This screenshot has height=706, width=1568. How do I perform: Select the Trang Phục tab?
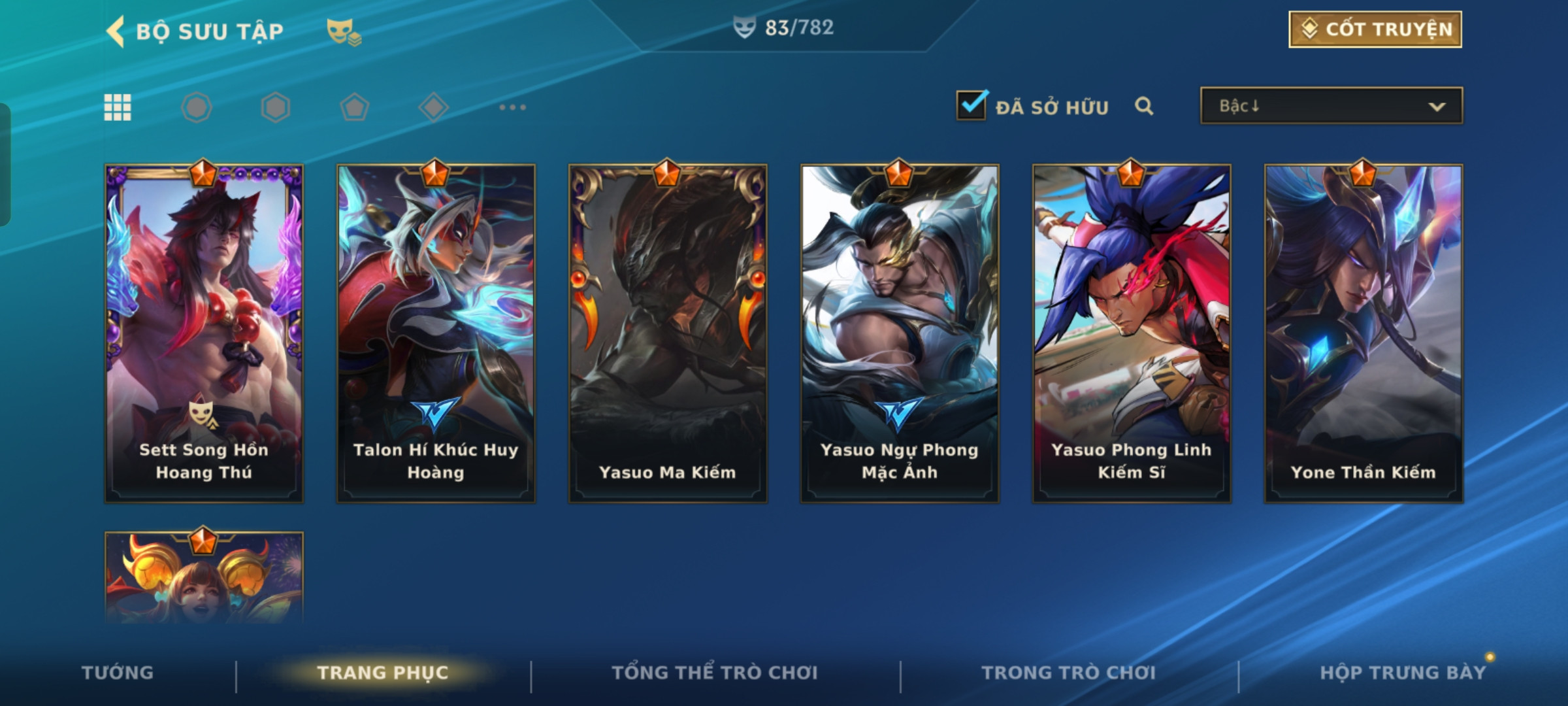[383, 673]
